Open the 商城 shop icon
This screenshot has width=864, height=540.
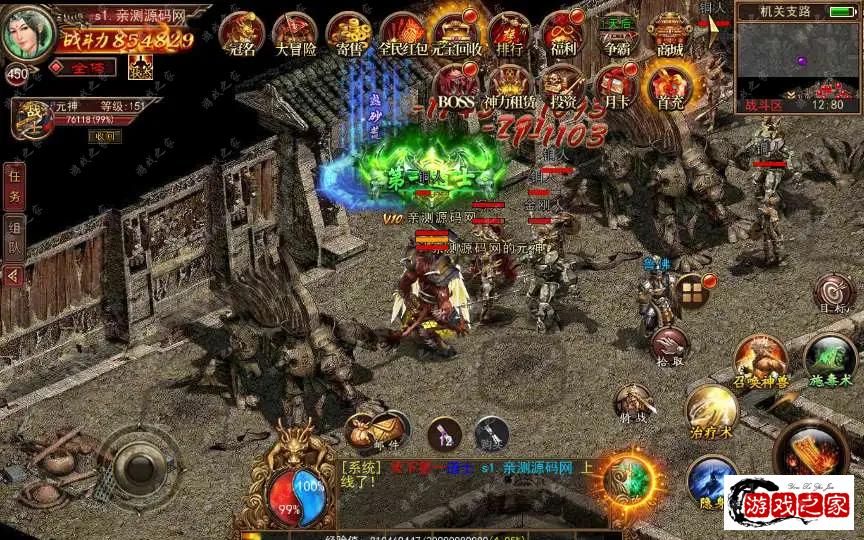tap(671, 34)
